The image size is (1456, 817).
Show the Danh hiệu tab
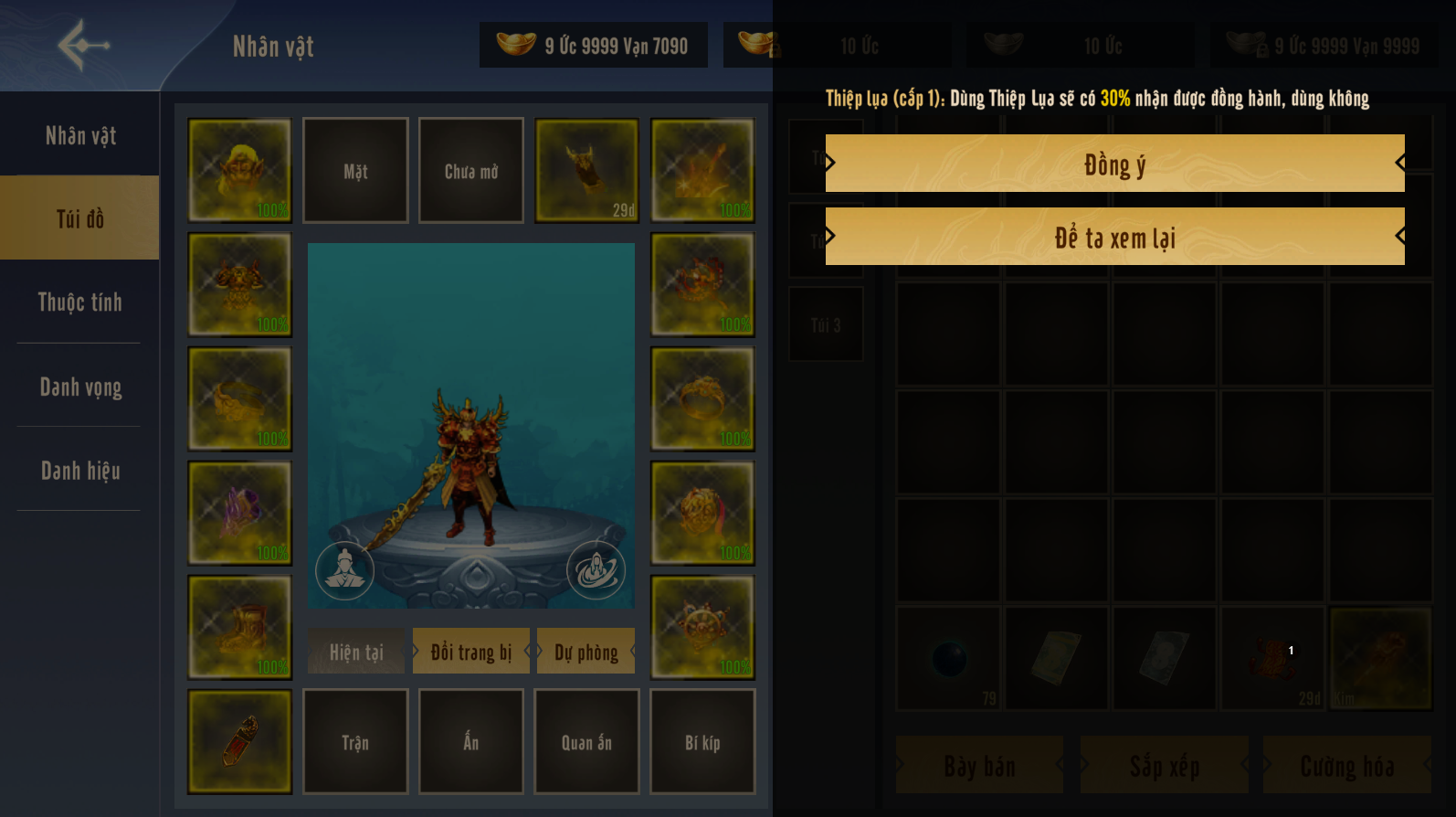click(80, 471)
